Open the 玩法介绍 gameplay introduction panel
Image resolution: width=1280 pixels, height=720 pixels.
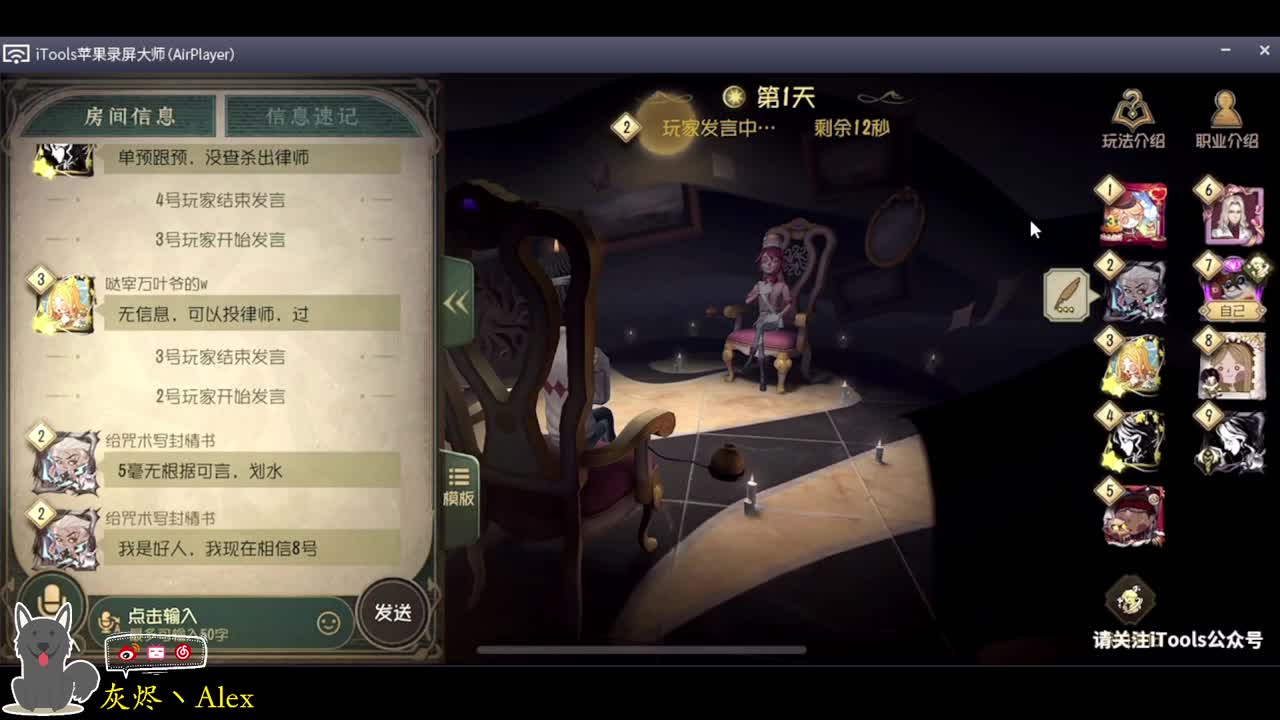click(1130, 115)
